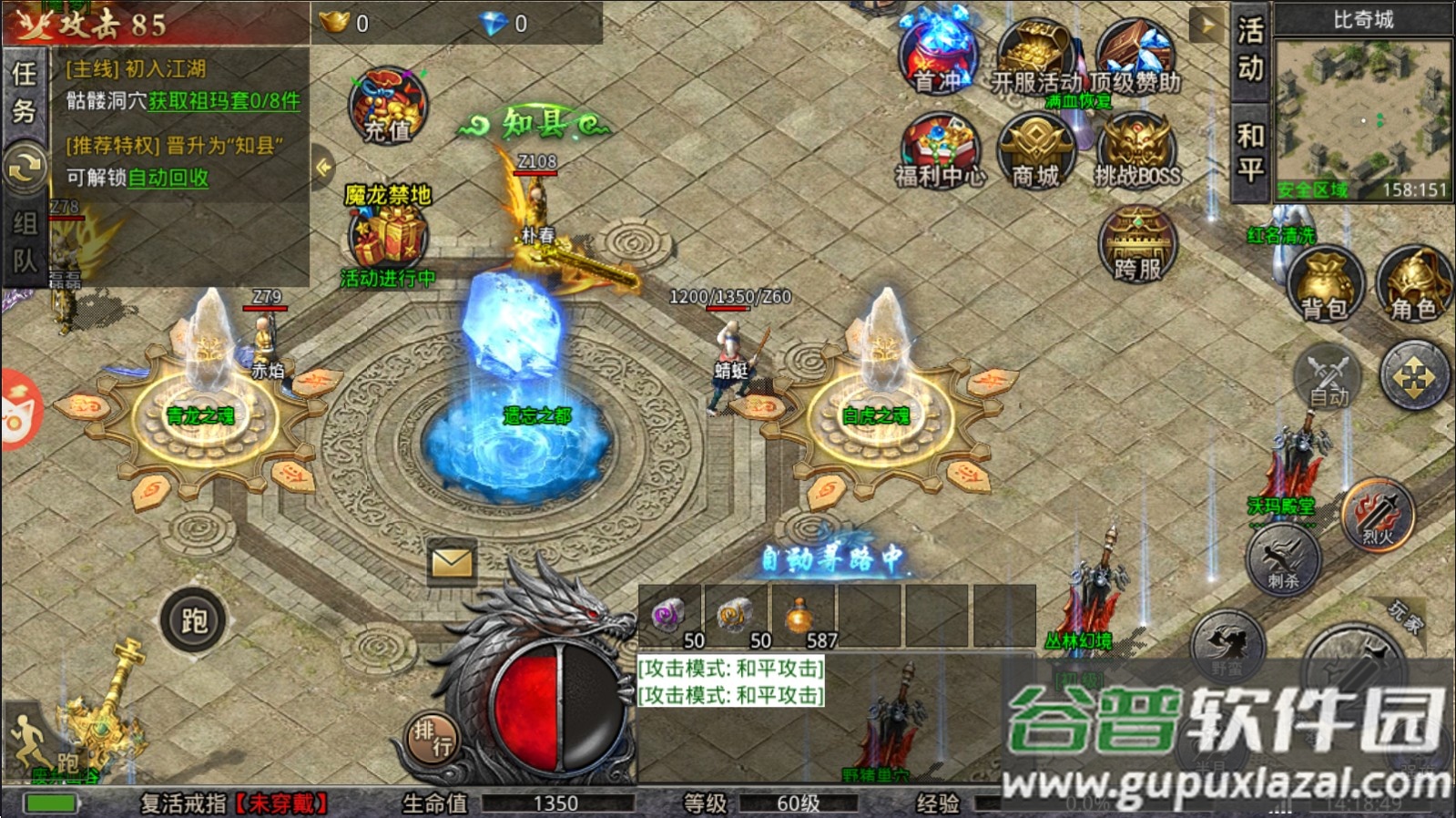Open the 首冲 first-recharge reward
The image size is (1456, 818).
pyautogui.click(x=940, y=53)
